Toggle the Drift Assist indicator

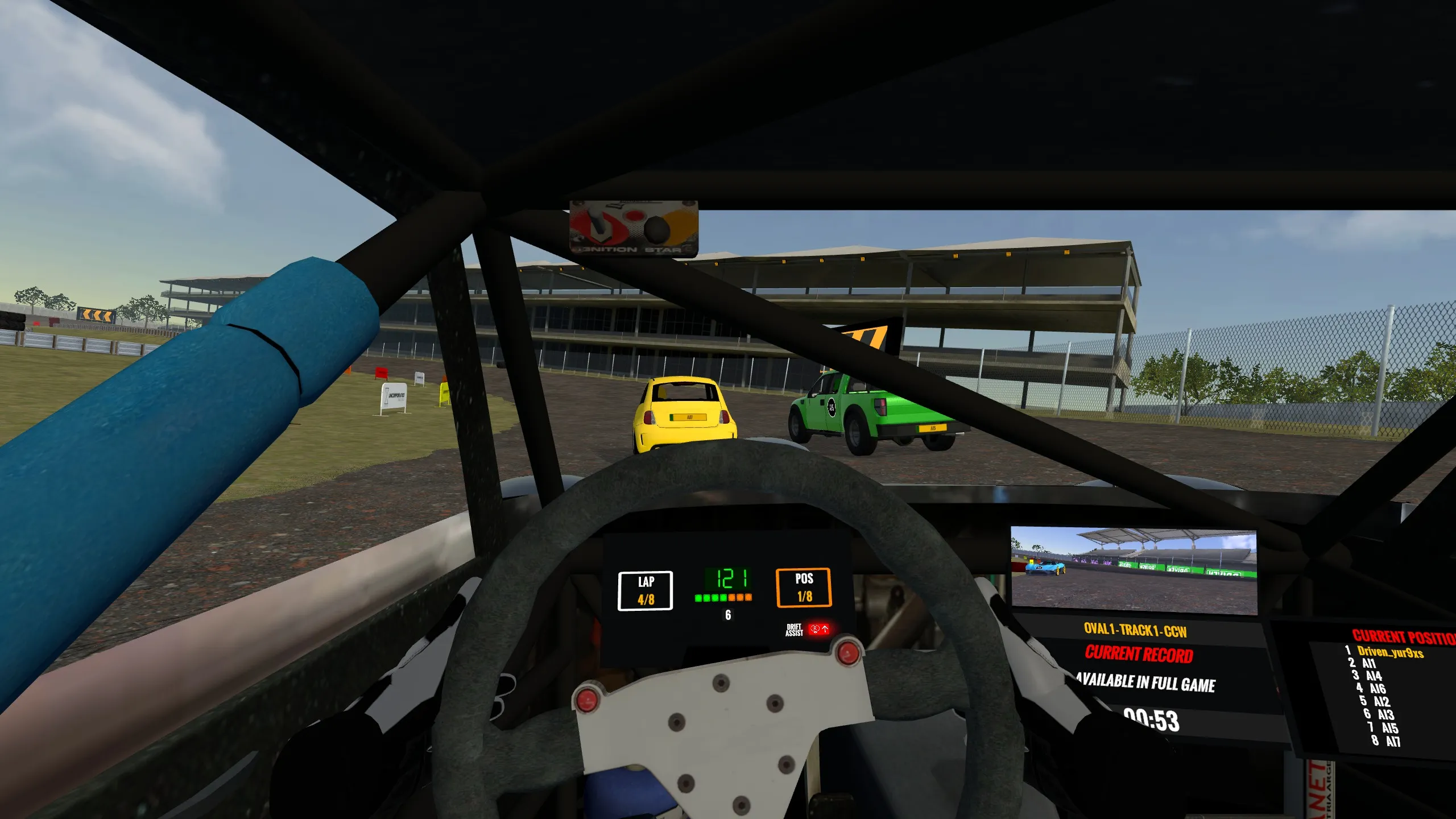pyautogui.click(x=819, y=629)
